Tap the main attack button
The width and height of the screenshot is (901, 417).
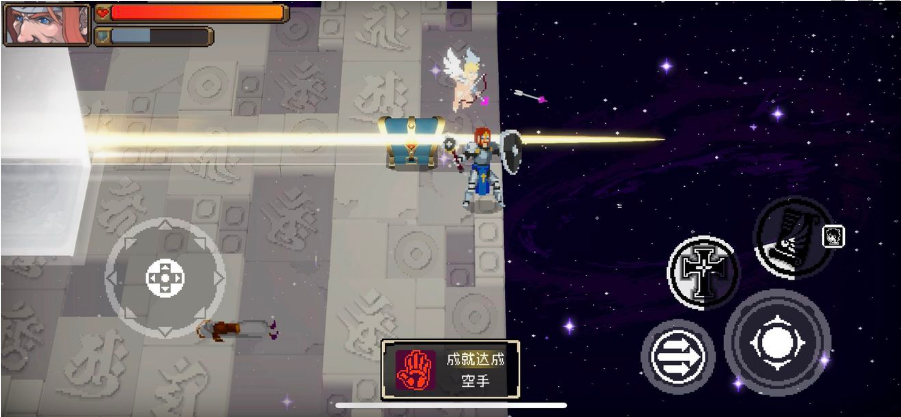pos(777,342)
